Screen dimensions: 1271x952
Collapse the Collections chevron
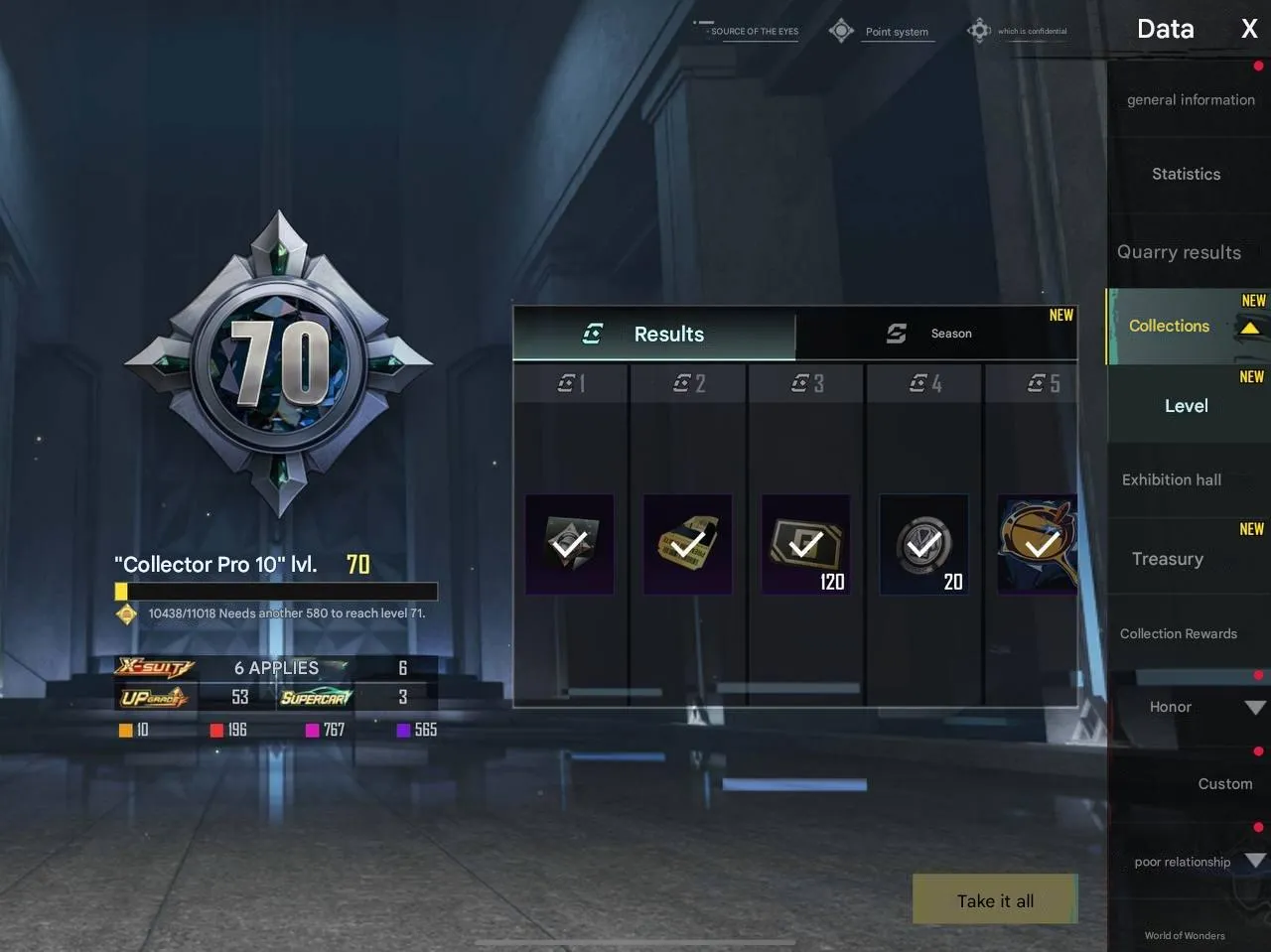point(1249,326)
